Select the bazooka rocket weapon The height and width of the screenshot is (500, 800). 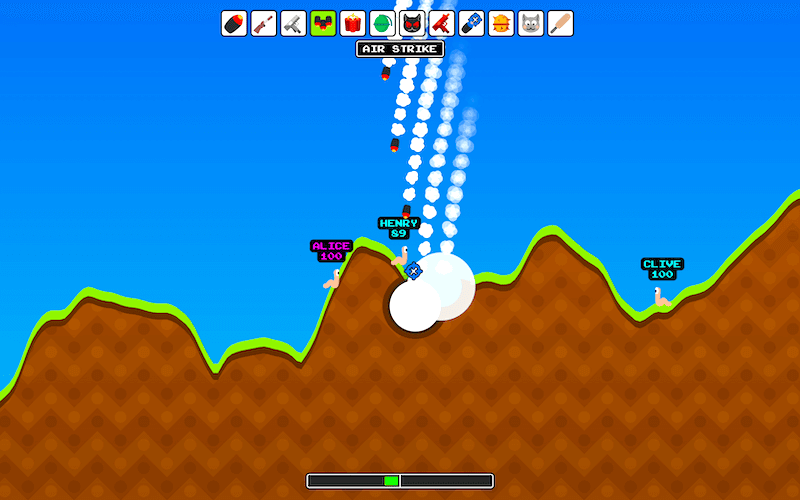pyautogui.click(x=234, y=23)
